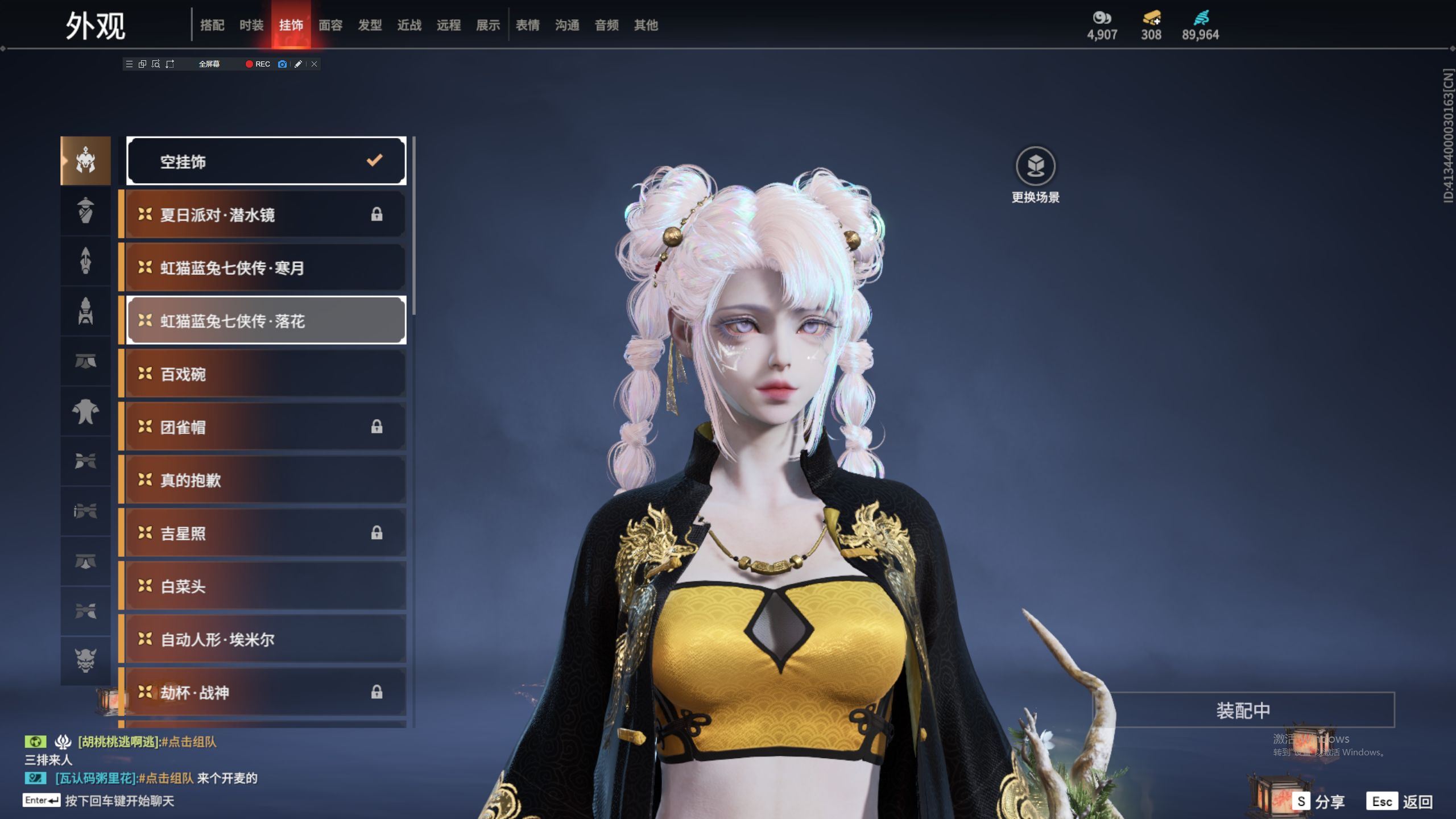Select the 面容 tab

[x=330, y=25]
